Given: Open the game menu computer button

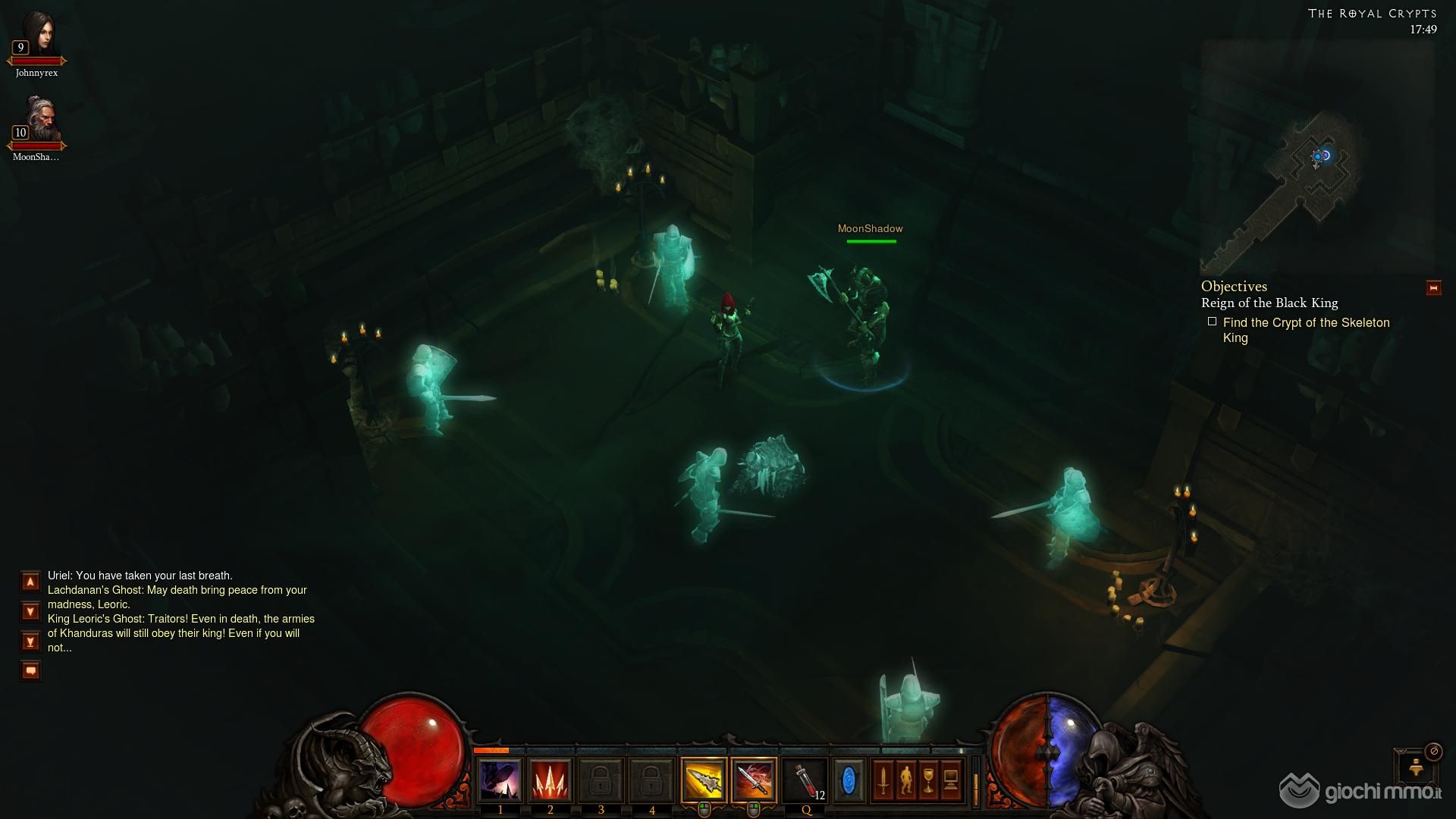Looking at the screenshot, I should pyautogui.click(x=951, y=780).
